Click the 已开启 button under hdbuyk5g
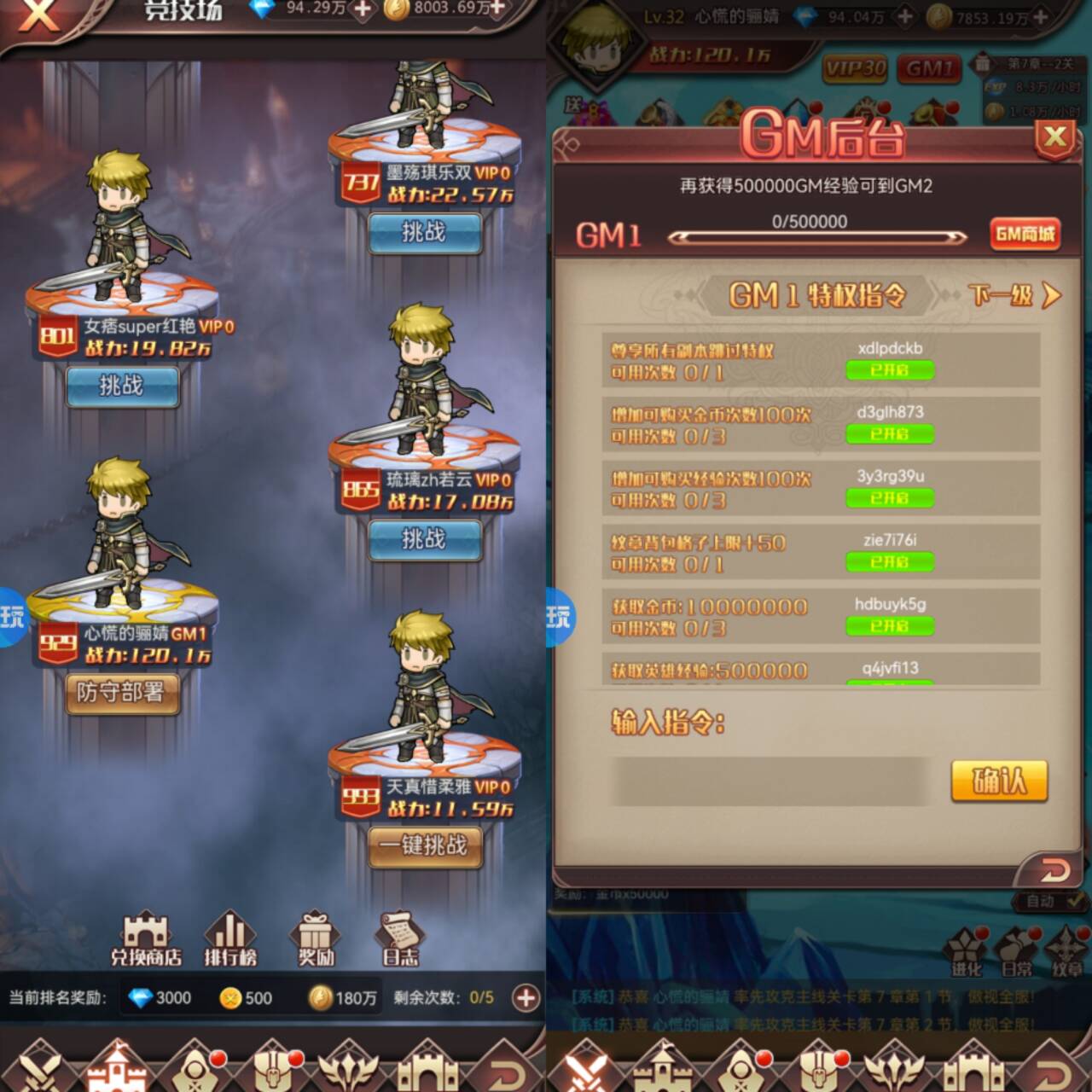 point(889,626)
